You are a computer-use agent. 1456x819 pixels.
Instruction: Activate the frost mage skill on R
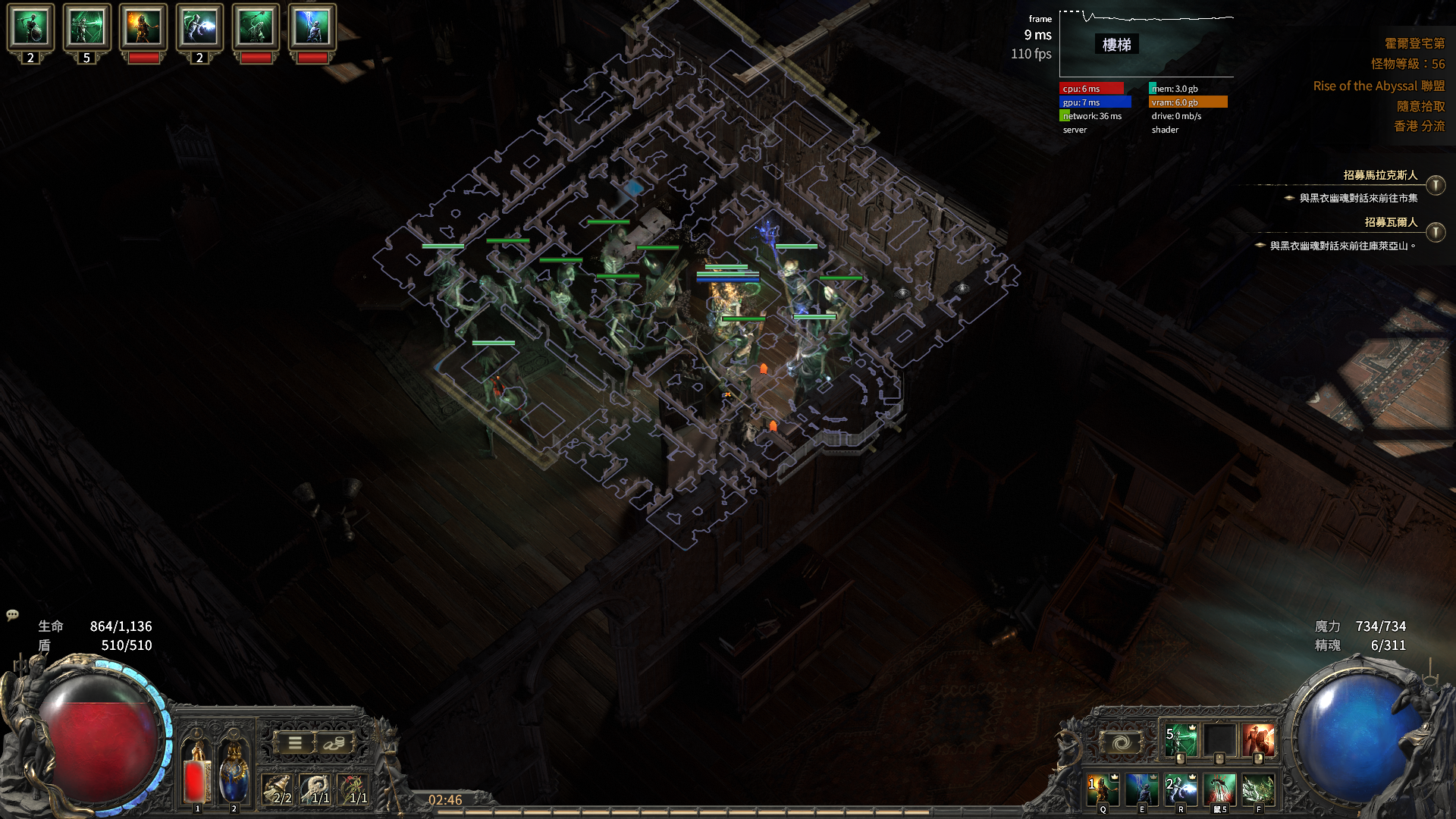(1181, 789)
